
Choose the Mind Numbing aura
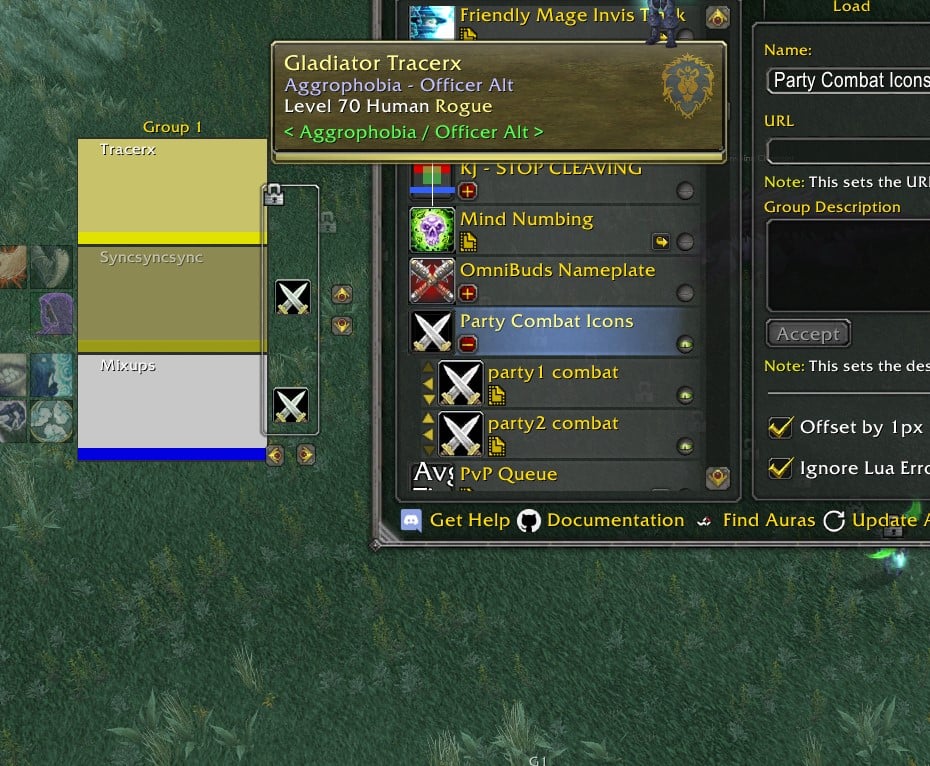[540, 220]
